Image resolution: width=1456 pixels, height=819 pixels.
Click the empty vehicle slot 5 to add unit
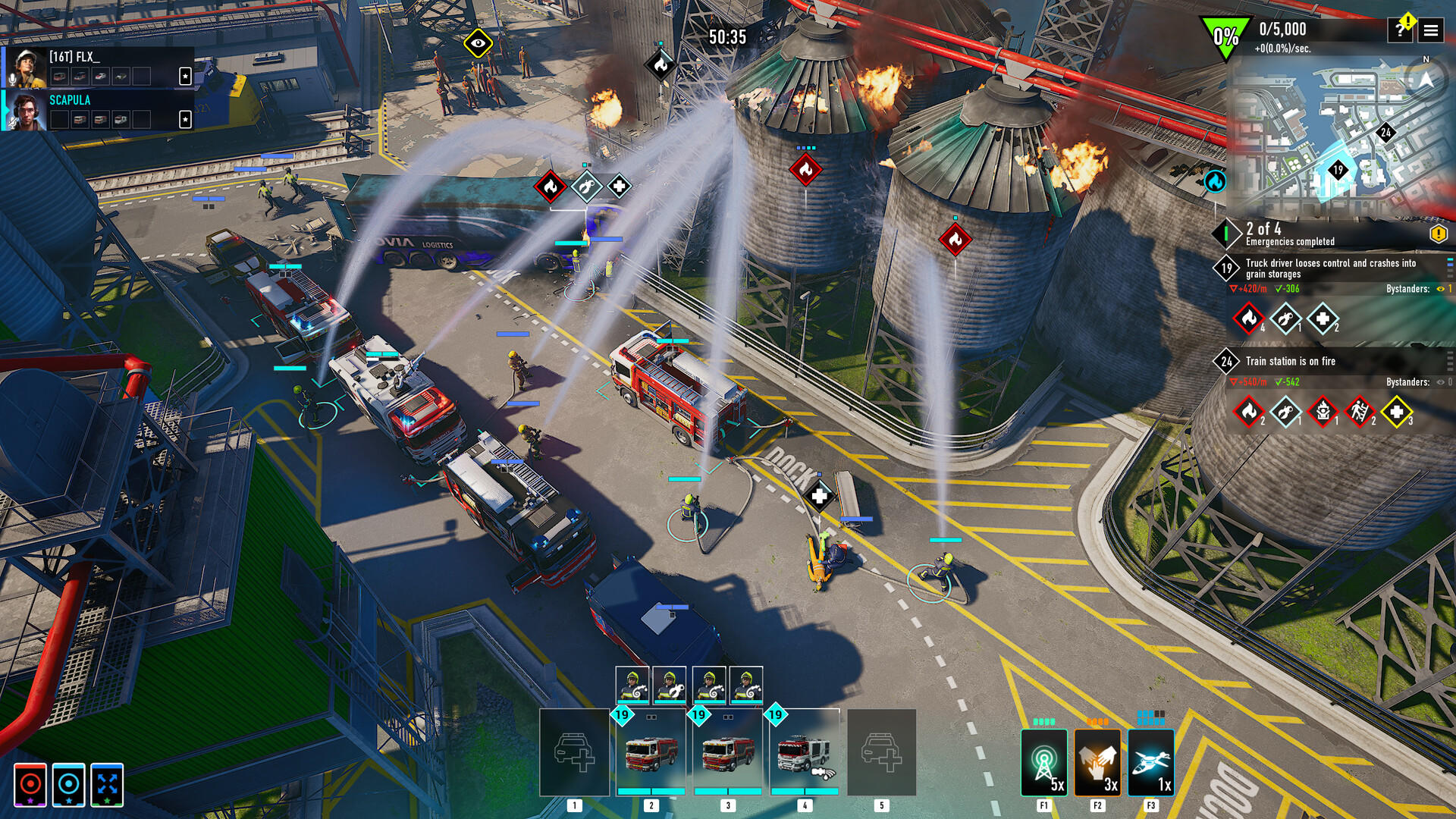pyautogui.click(x=881, y=751)
